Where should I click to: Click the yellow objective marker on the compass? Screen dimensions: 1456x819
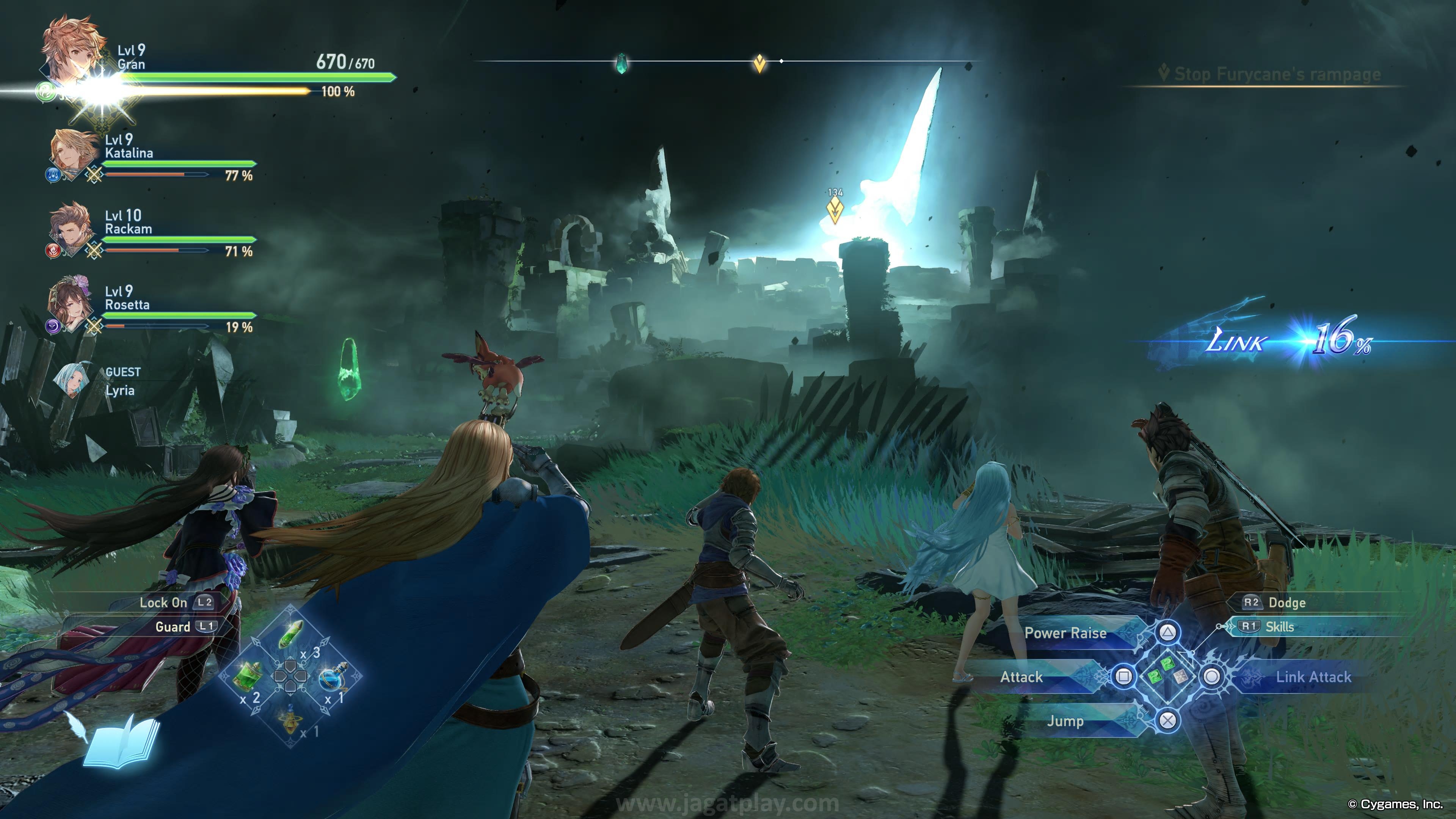(x=759, y=63)
